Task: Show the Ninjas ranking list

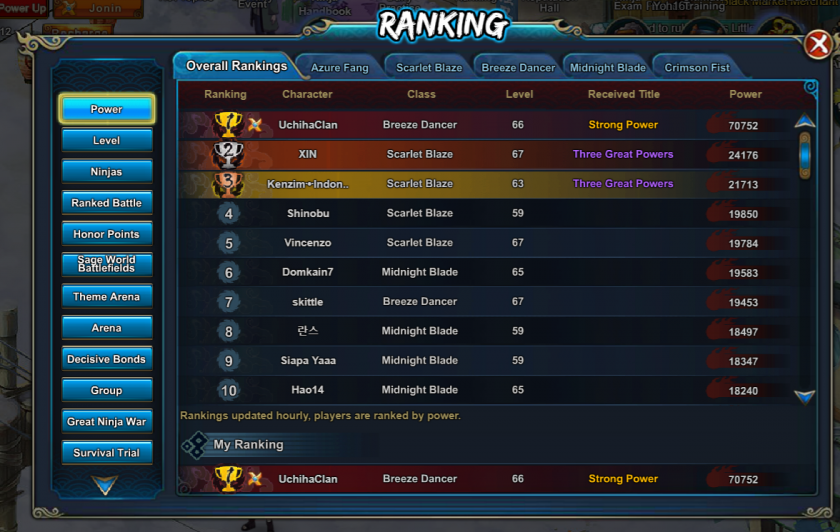Action: click(x=107, y=172)
